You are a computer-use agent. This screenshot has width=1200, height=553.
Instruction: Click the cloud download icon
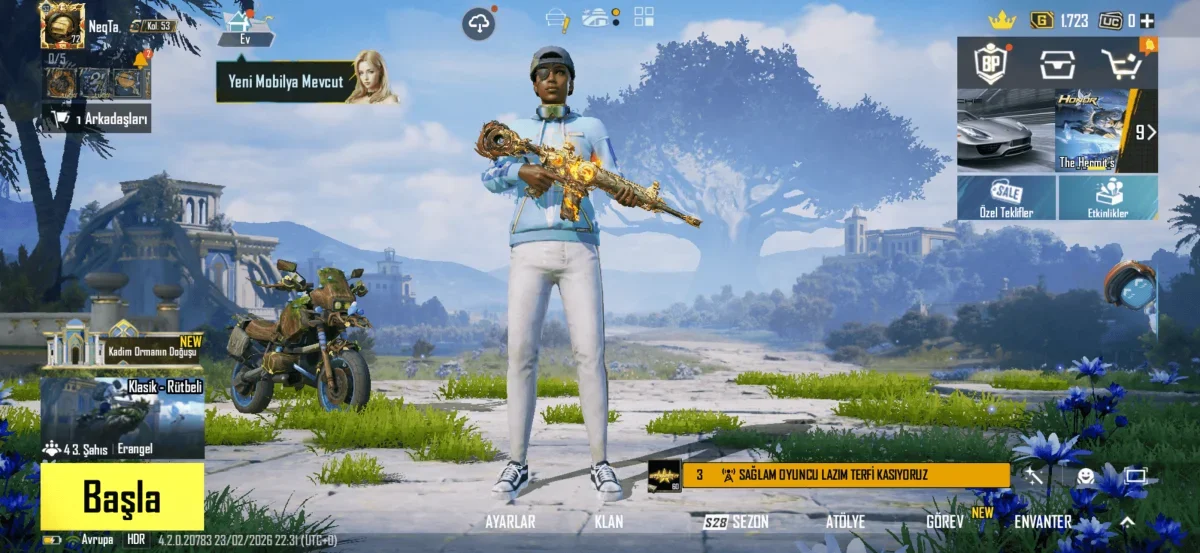(478, 23)
